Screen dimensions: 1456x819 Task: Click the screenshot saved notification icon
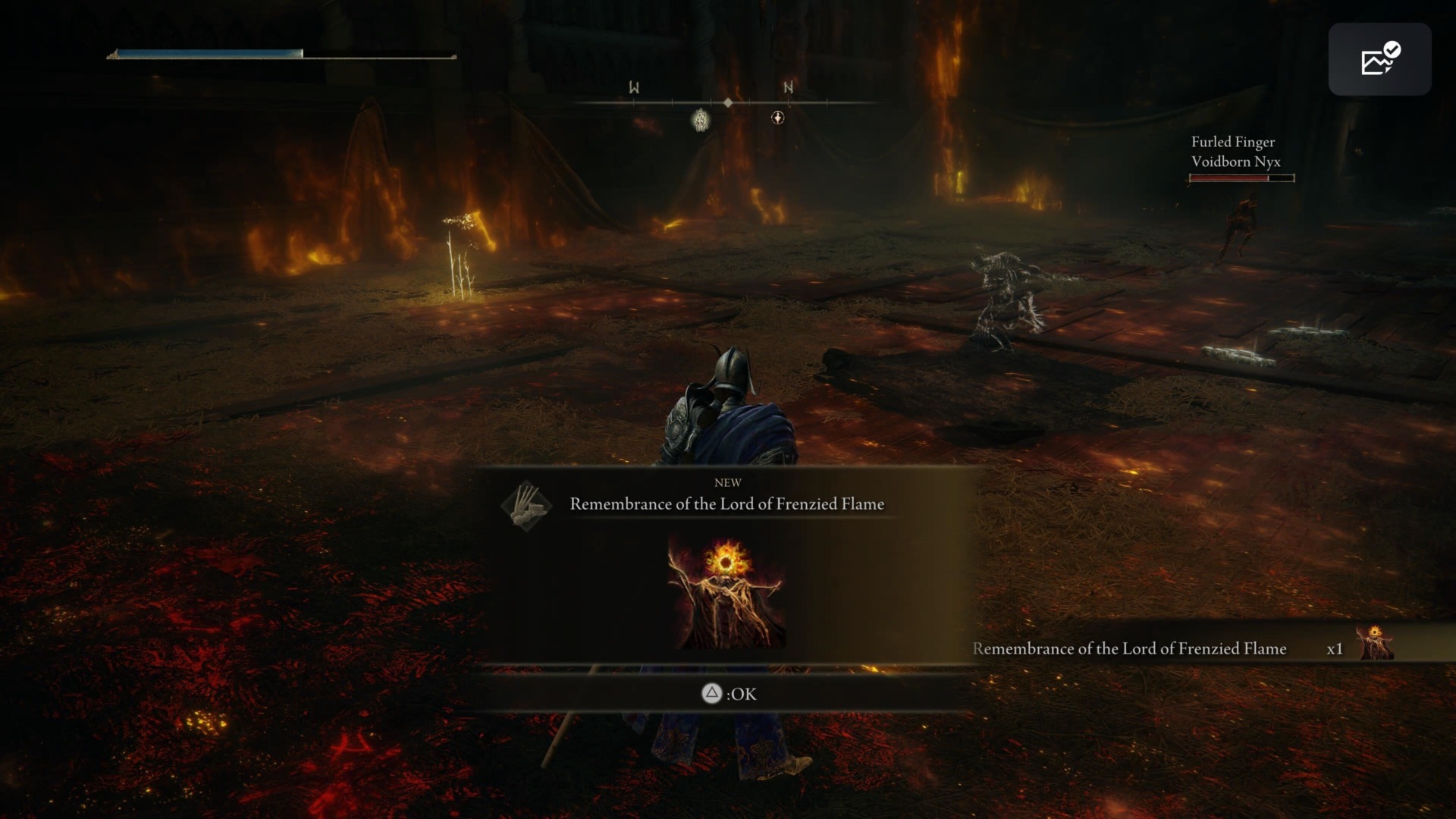click(x=1380, y=58)
